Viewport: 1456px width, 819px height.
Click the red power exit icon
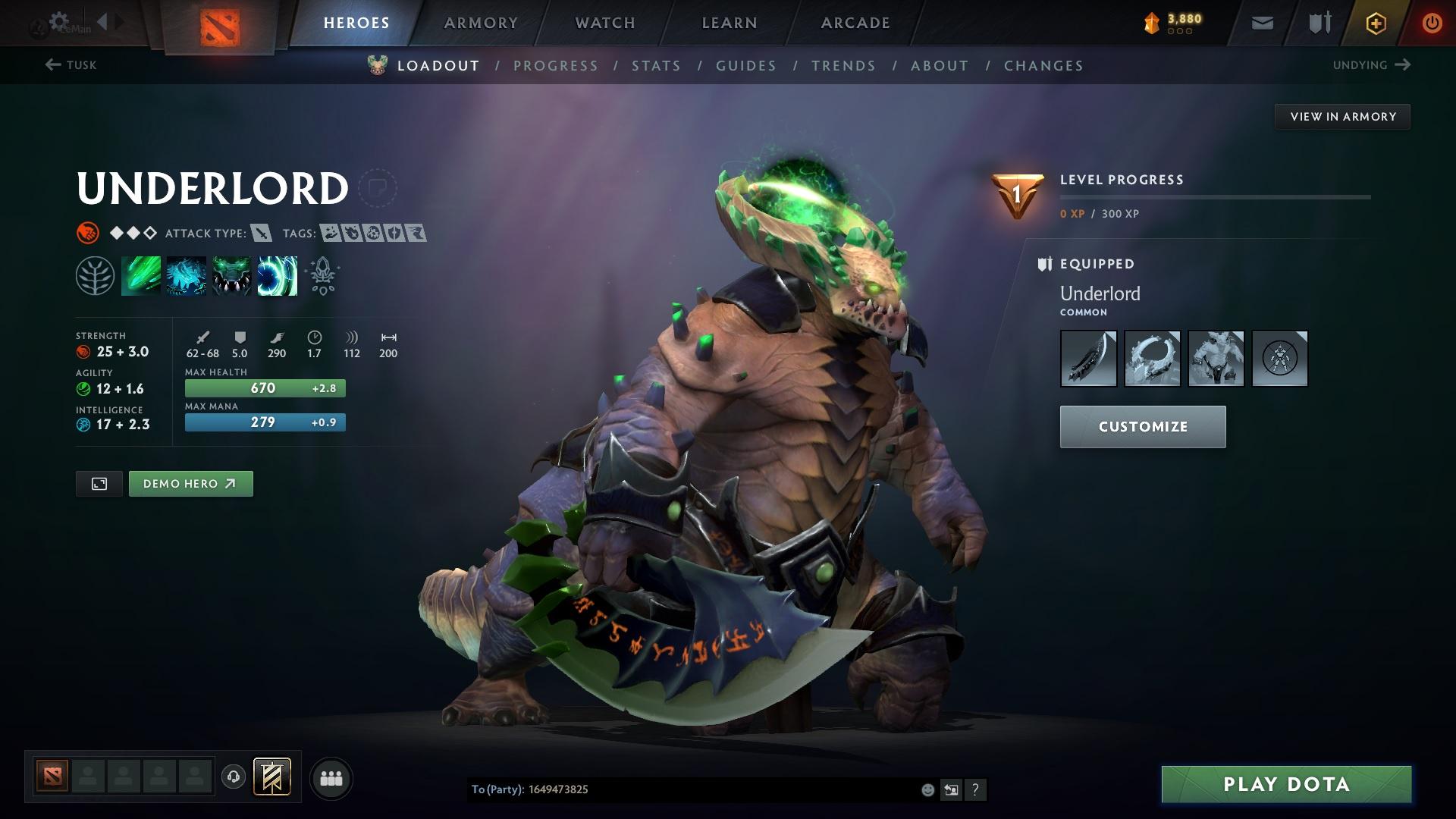click(1431, 23)
